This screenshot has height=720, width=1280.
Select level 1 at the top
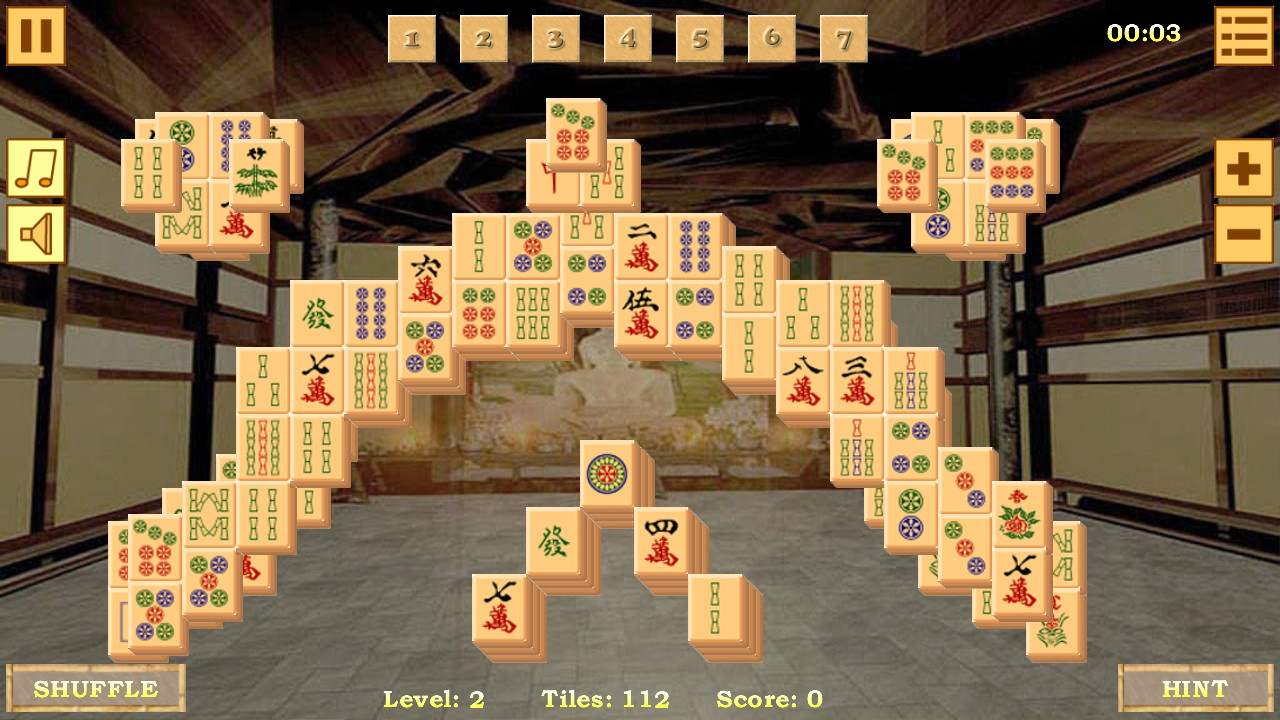click(412, 40)
